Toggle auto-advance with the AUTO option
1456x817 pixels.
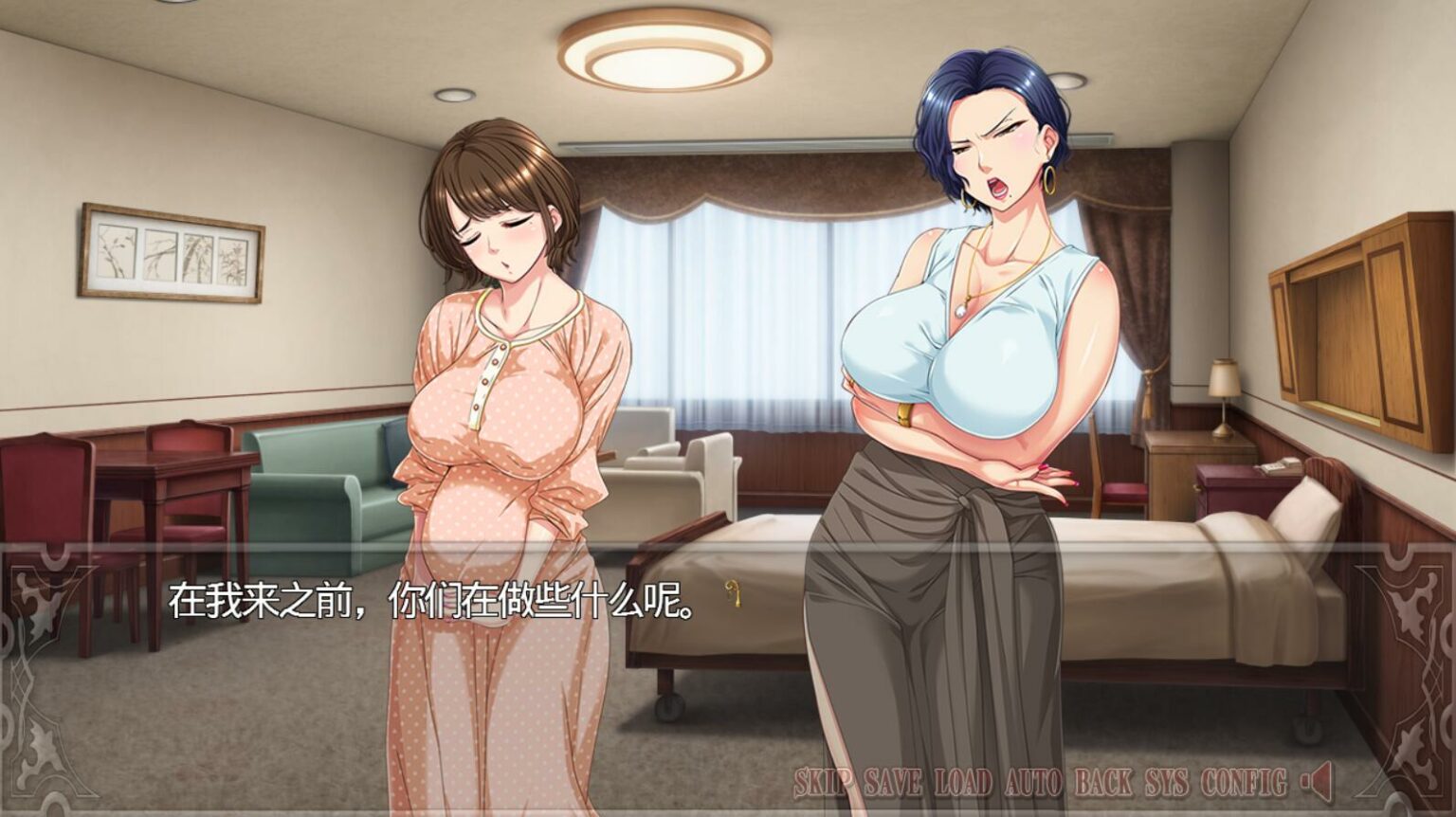[x=1032, y=784]
